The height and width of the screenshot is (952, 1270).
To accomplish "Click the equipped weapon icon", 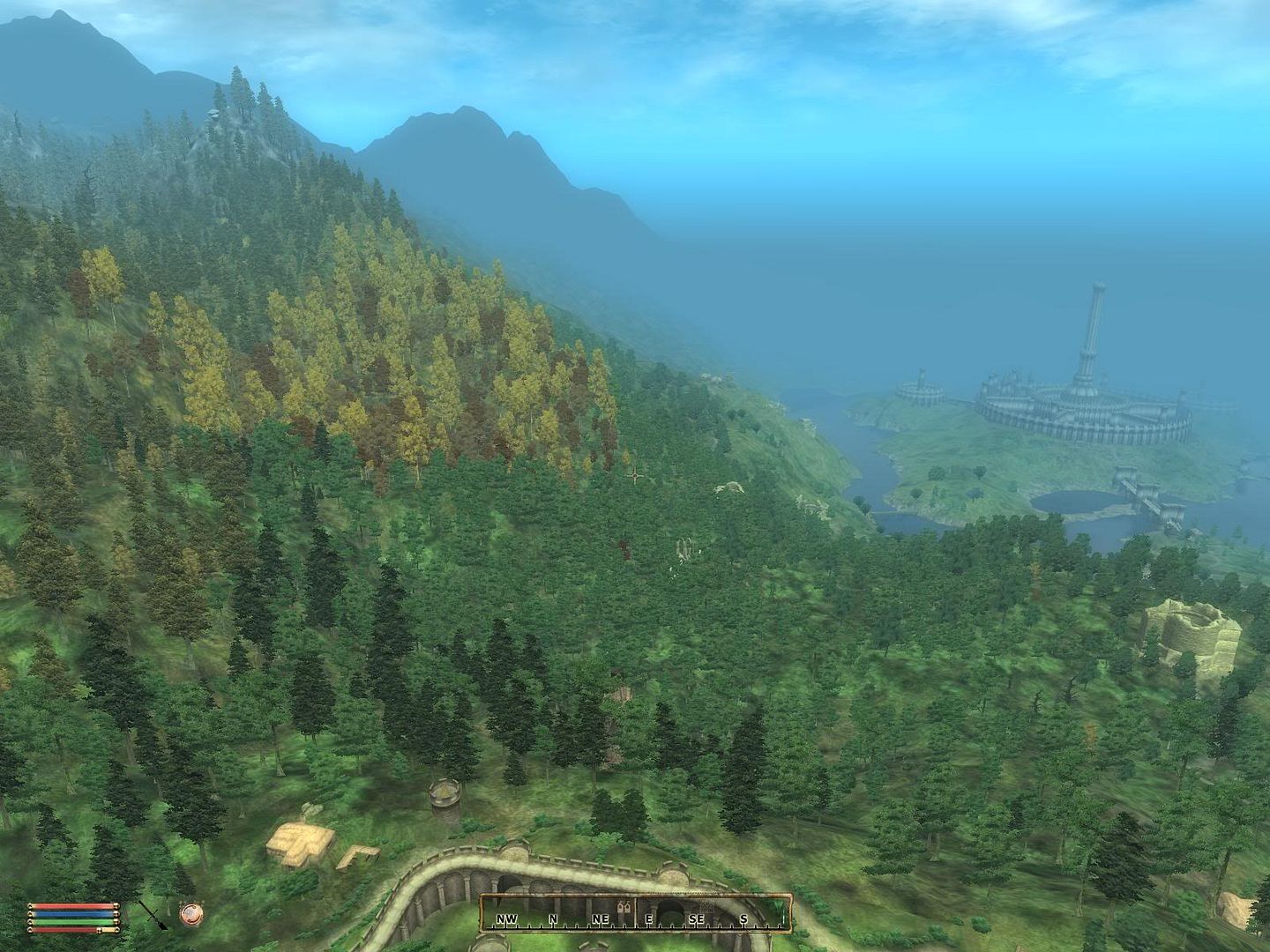I will coord(151,913).
